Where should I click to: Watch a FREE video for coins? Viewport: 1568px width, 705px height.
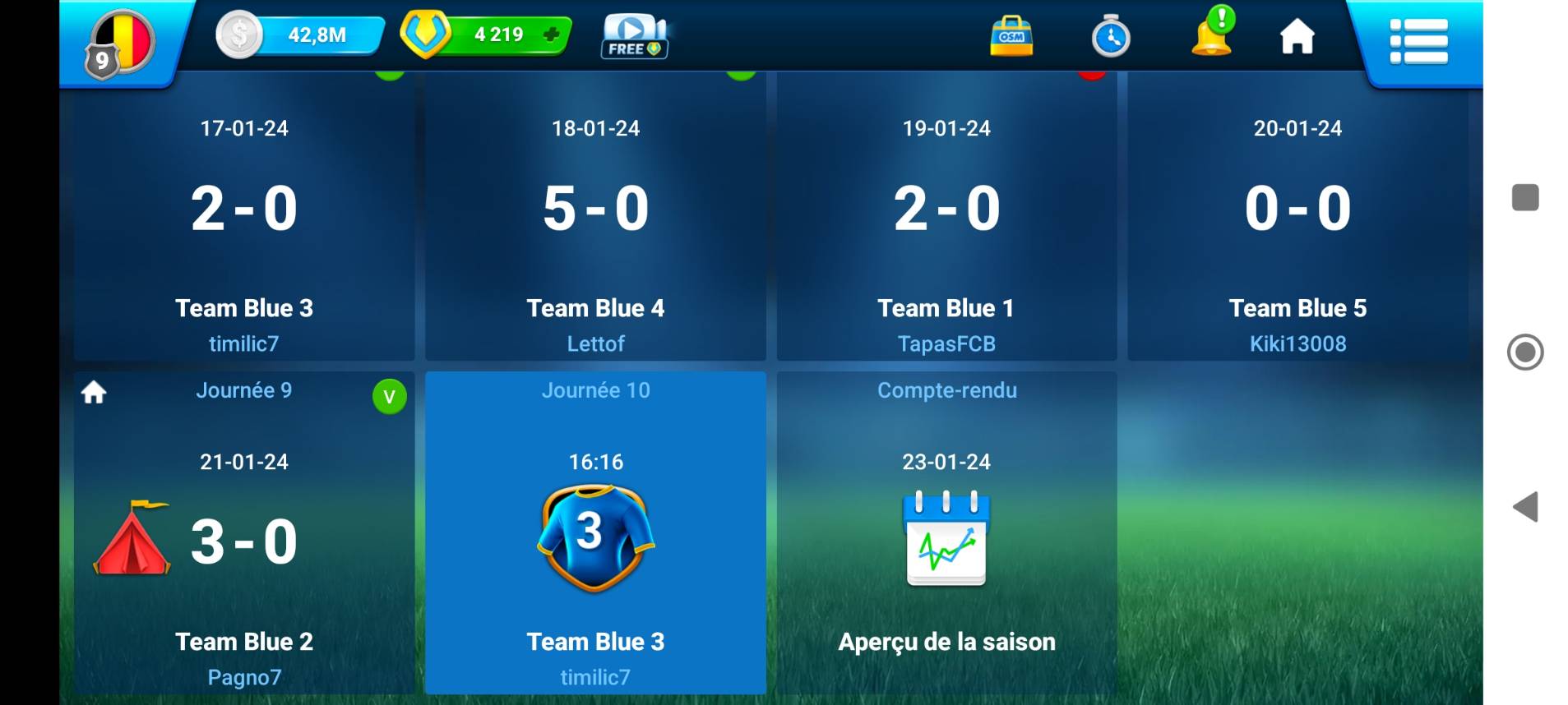635,37
